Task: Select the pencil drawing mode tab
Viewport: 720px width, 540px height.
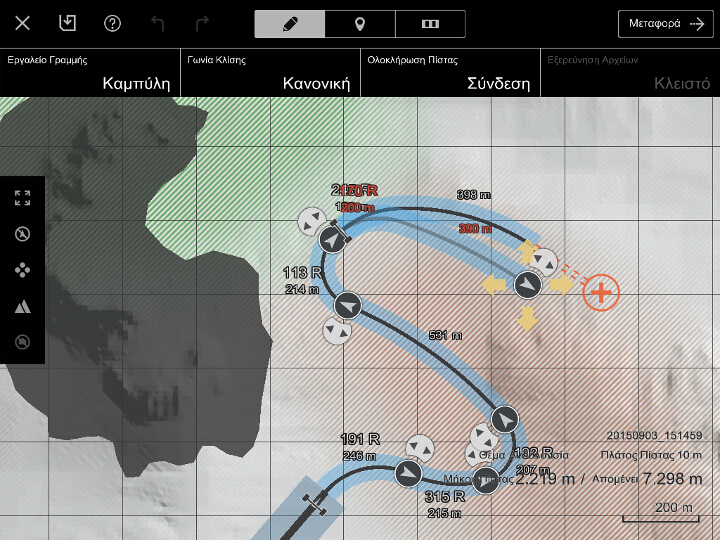Action: coord(290,24)
